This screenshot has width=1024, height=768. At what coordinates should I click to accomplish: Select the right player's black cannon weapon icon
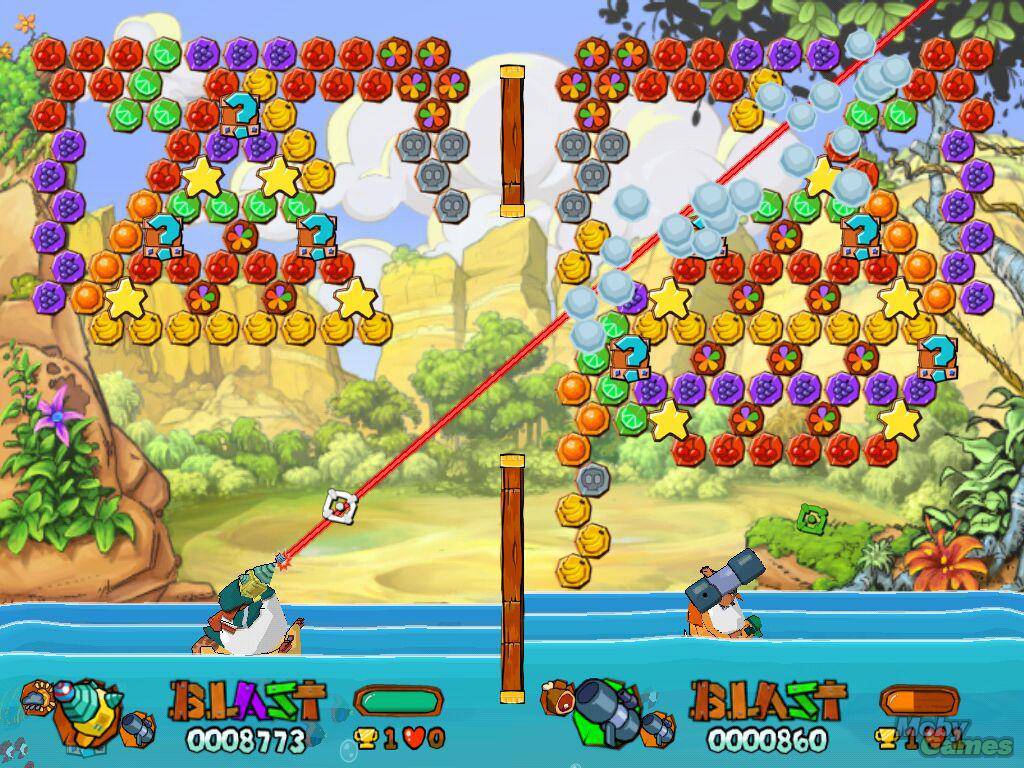pyautogui.click(x=603, y=708)
